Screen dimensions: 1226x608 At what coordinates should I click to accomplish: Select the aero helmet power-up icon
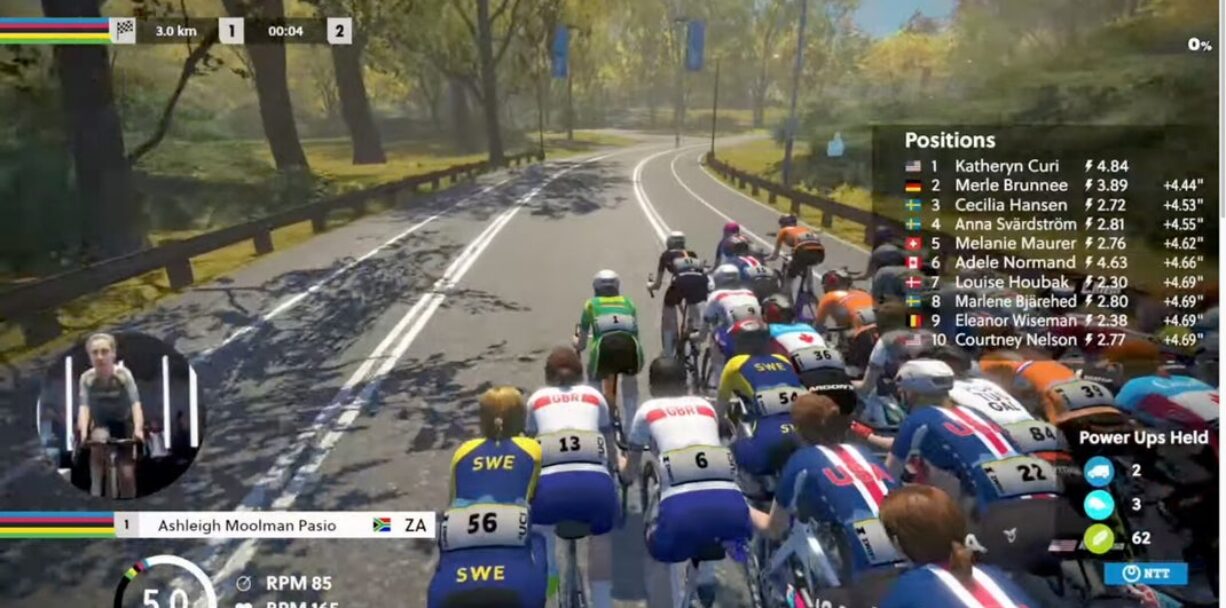[1098, 504]
